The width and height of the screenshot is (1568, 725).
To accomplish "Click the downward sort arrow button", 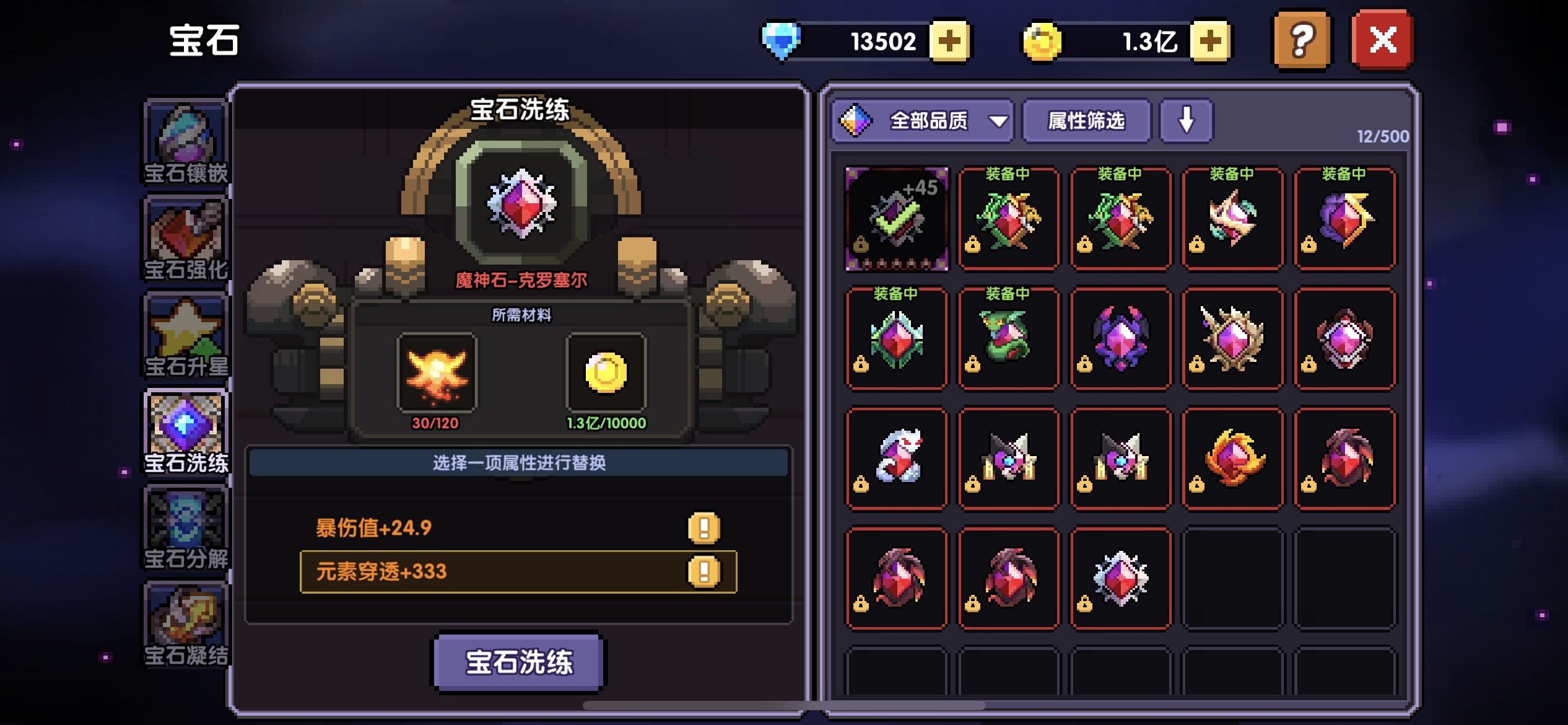I will pos(1186,121).
